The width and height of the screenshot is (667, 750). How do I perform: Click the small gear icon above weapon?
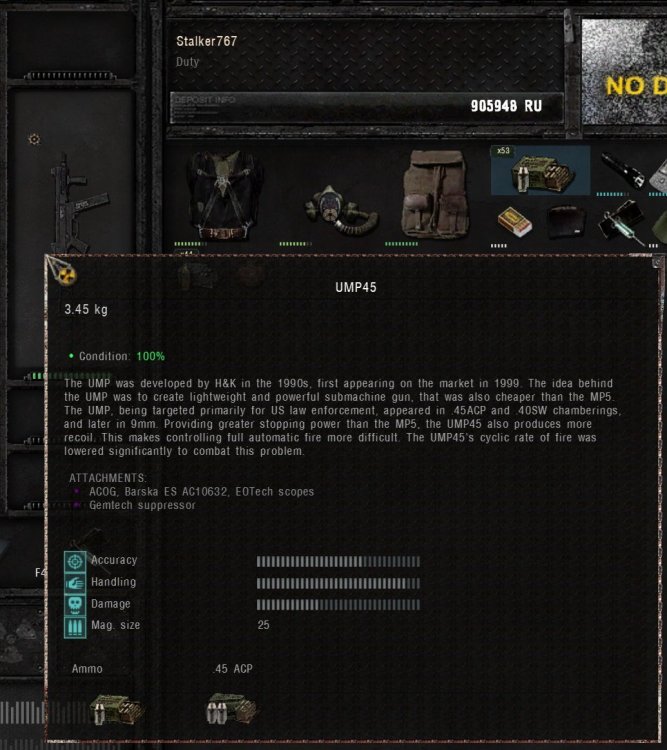(x=34, y=139)
